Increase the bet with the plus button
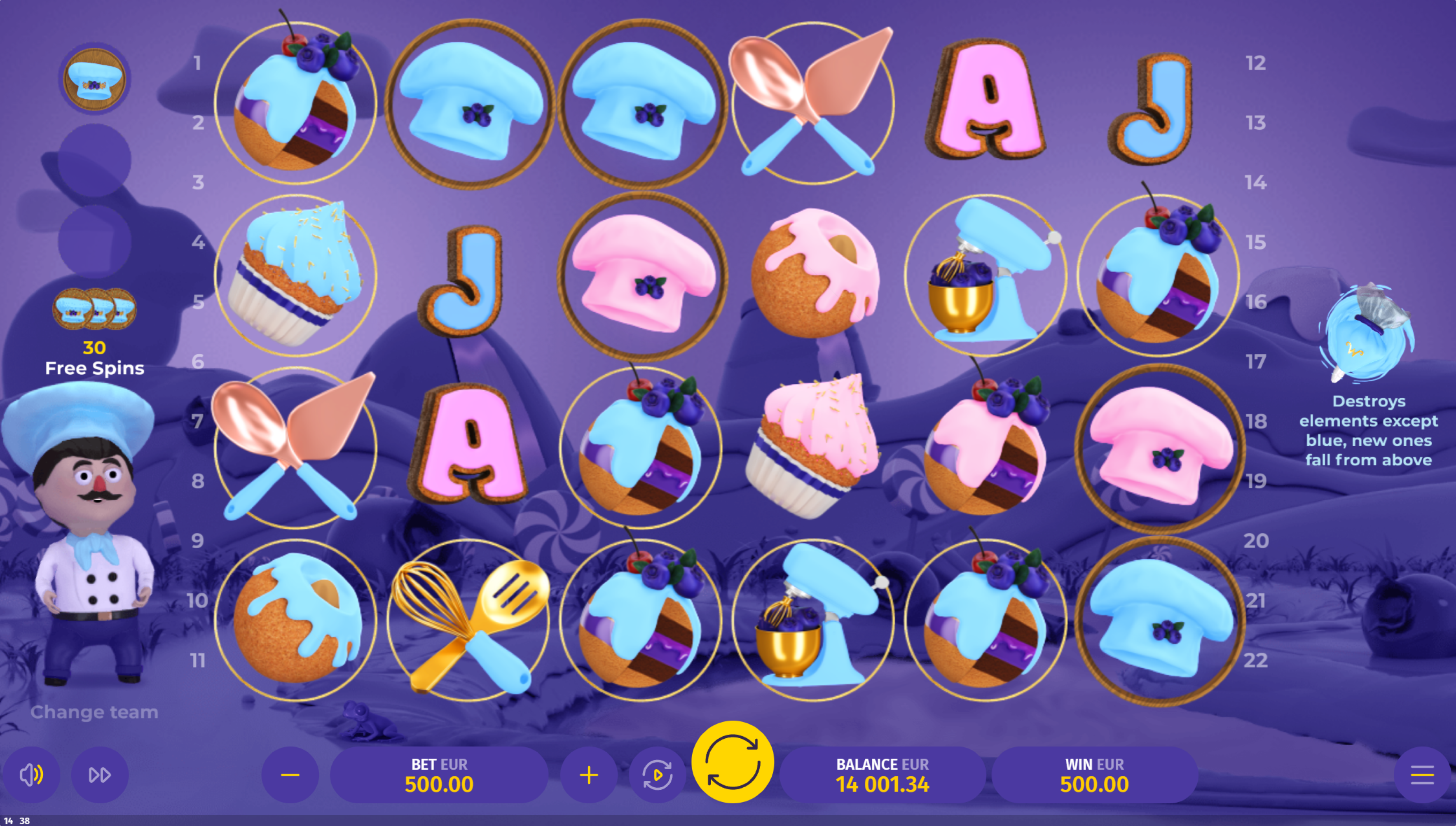The image size is (1456, 826). (589, 775)
